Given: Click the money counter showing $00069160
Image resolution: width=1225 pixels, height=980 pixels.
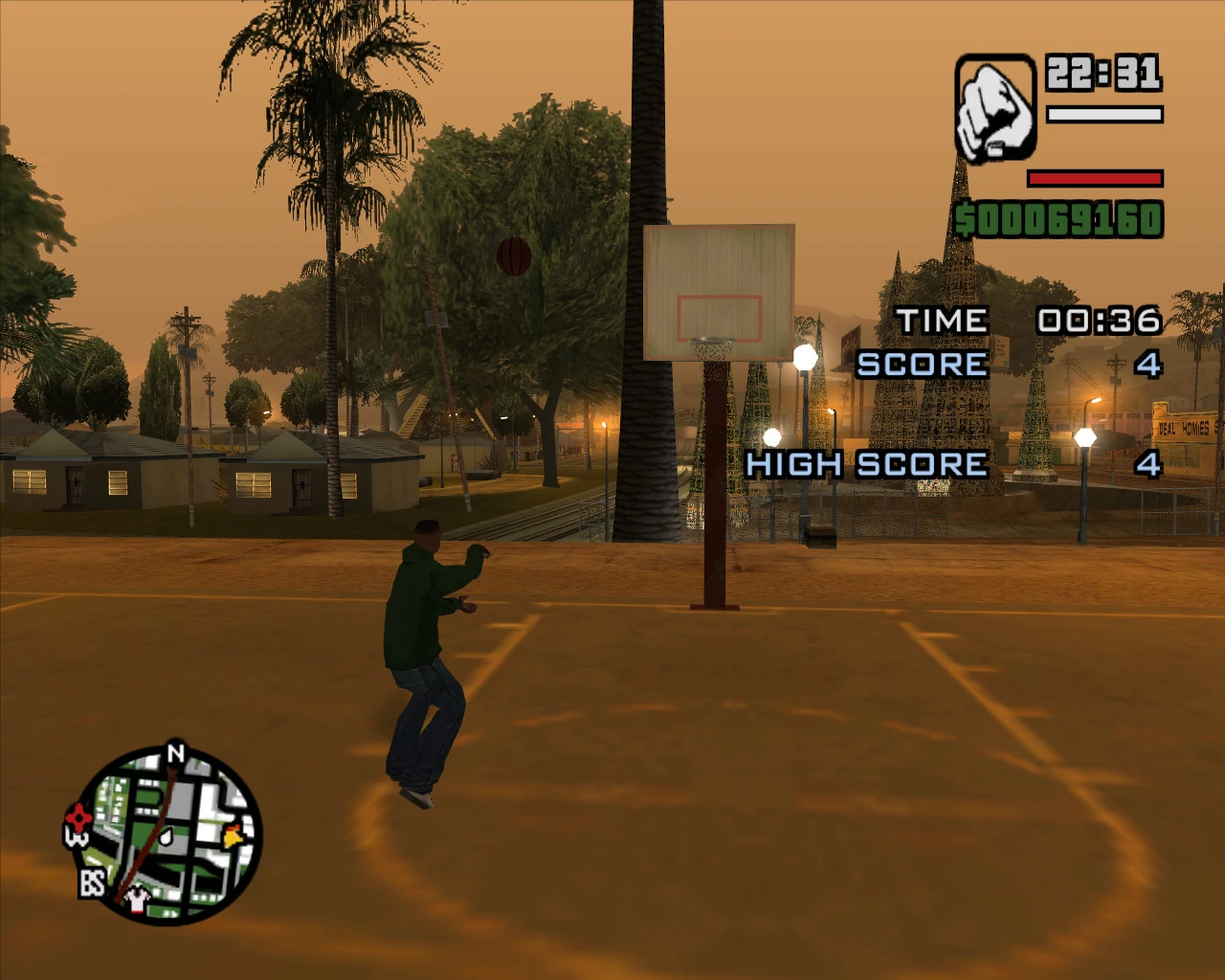Looking at the screenshot, I should [1060, 218].
